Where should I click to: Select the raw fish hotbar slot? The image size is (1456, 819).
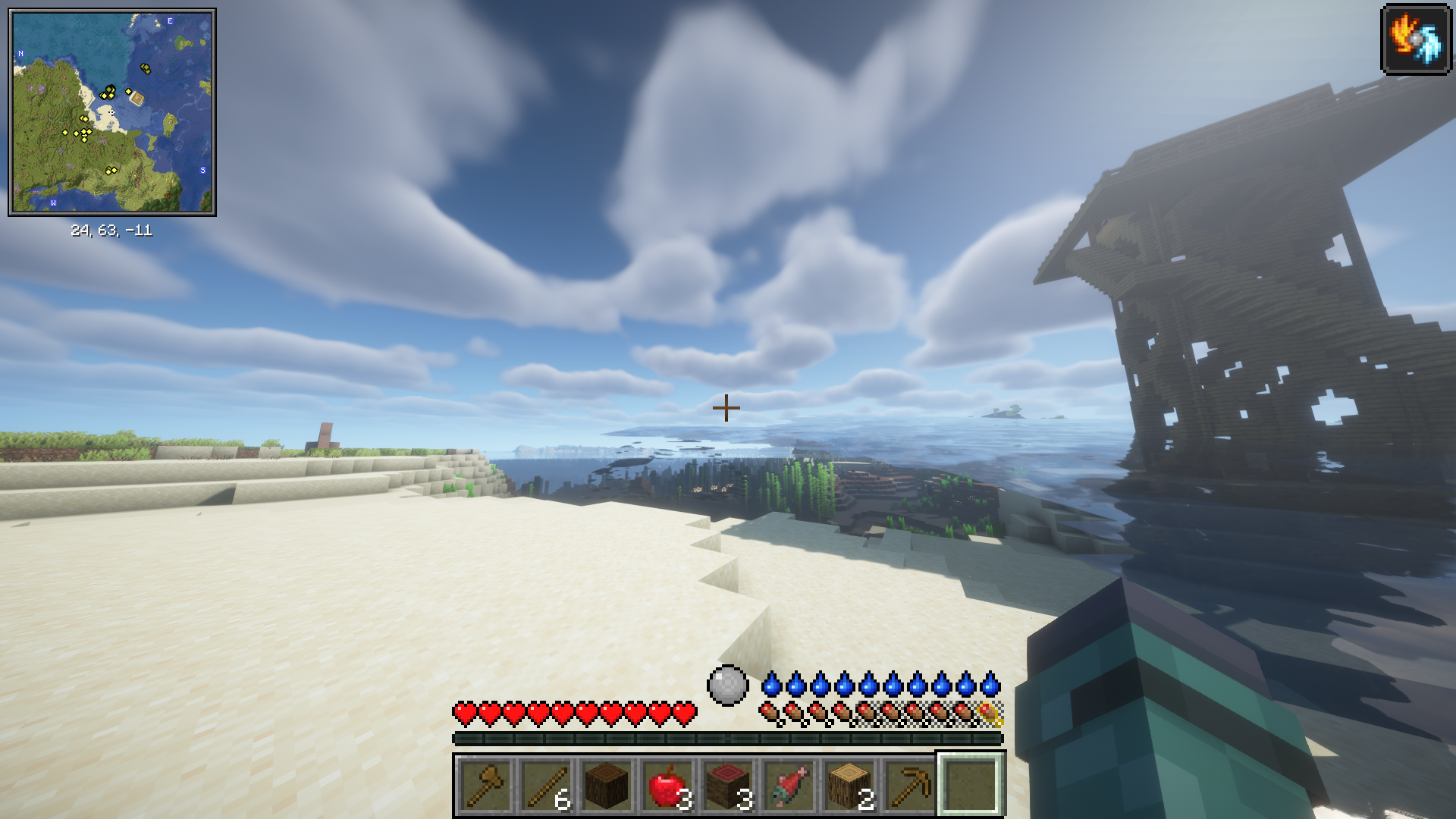click(x=789, y=785)
